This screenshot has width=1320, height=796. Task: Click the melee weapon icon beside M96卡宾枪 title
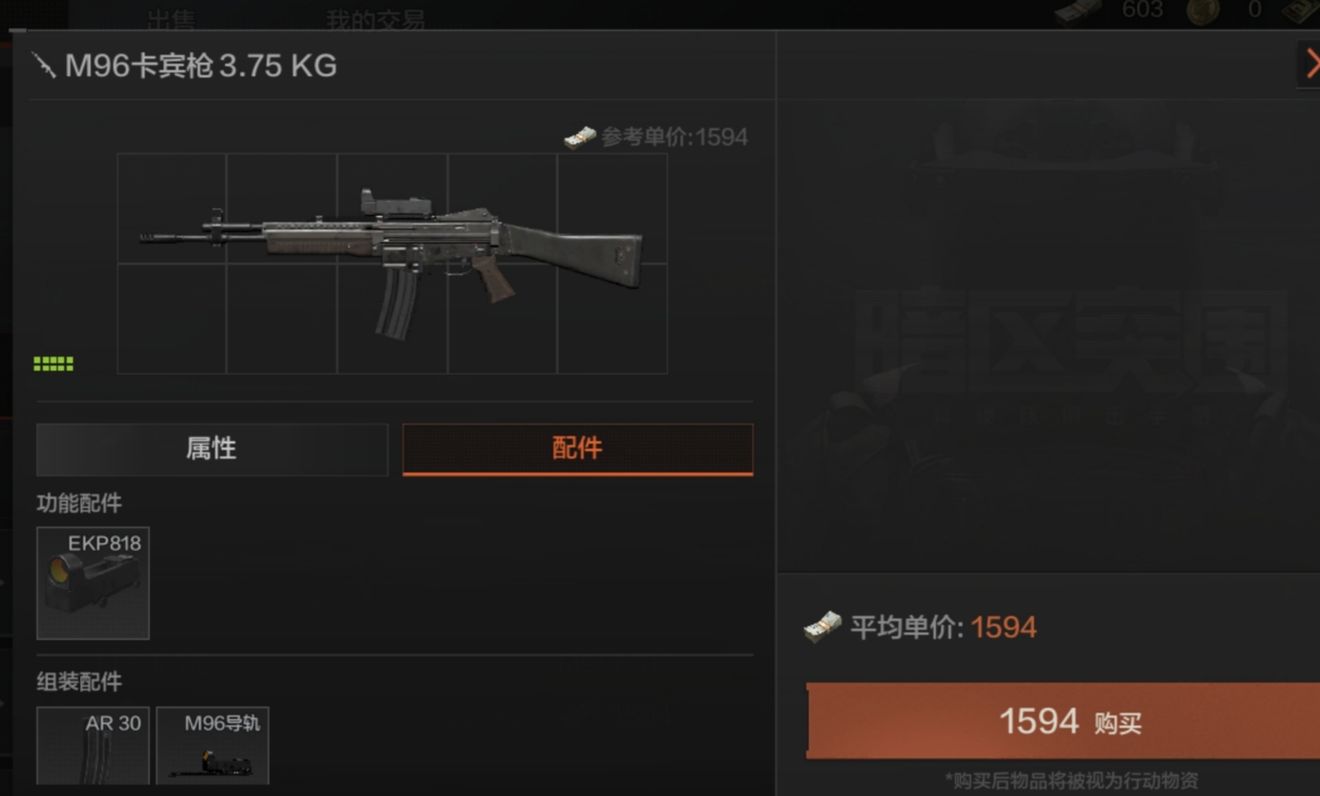click(x=44, y=66)
